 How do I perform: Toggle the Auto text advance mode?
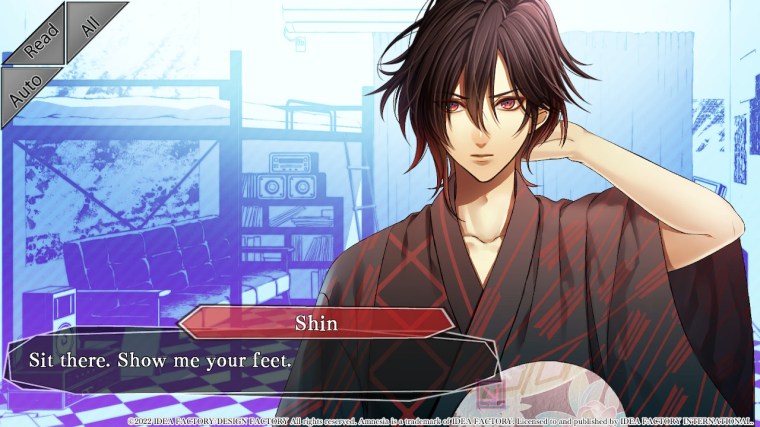(26, 88)
